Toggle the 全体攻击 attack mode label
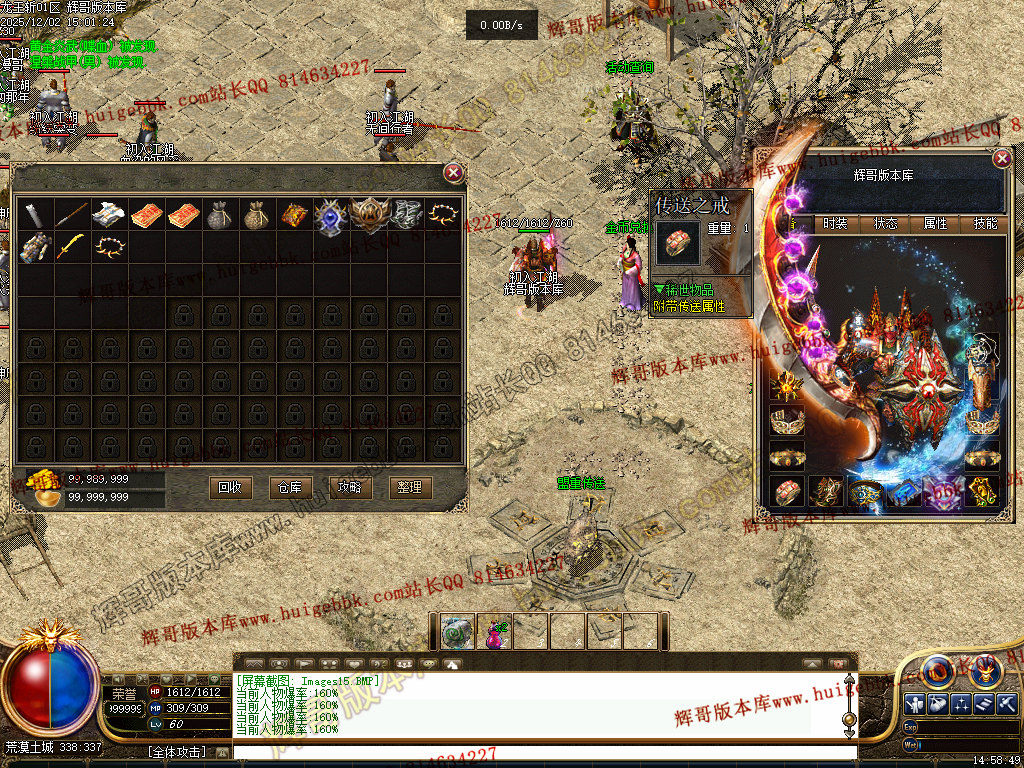1024x768 pixels. 176,751
